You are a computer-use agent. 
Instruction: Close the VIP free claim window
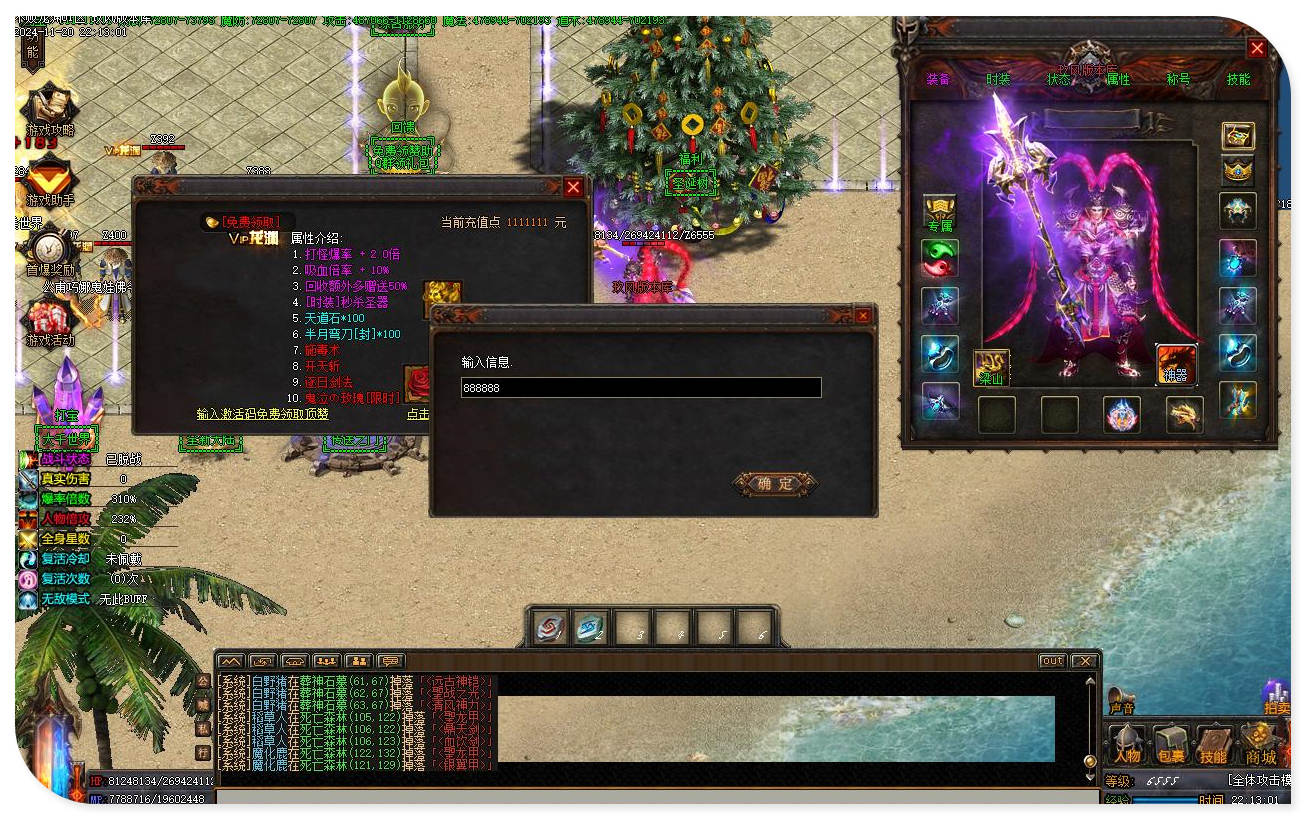(573, 187)
